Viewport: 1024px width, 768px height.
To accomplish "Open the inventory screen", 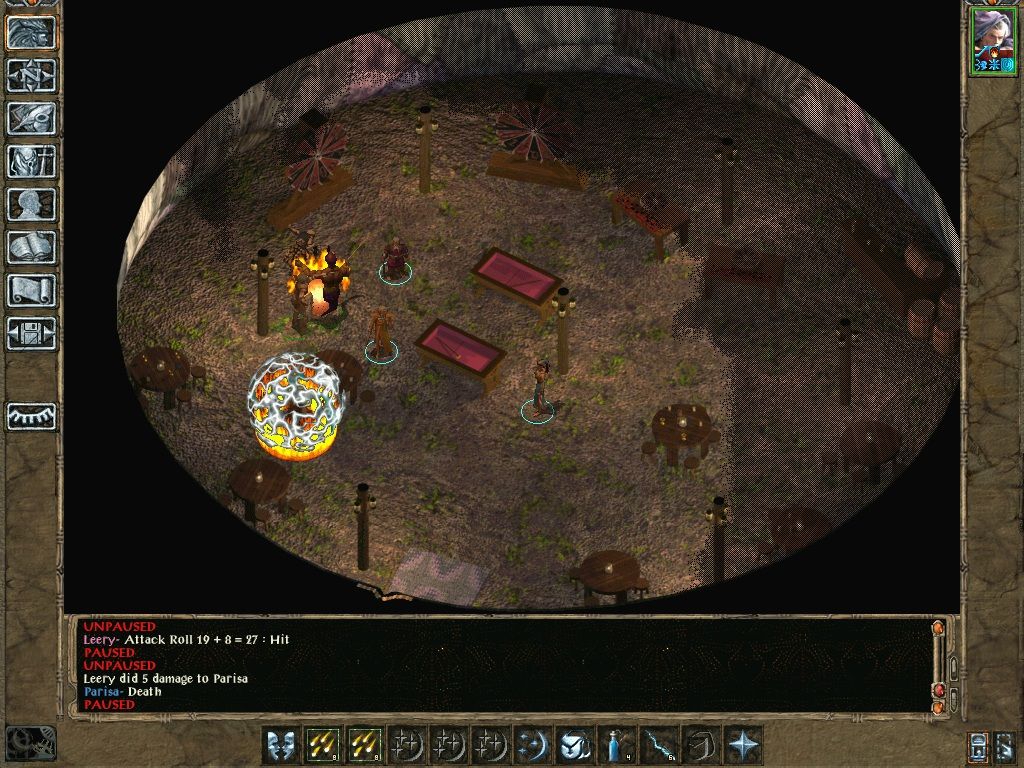I will [x=31, y=161].
